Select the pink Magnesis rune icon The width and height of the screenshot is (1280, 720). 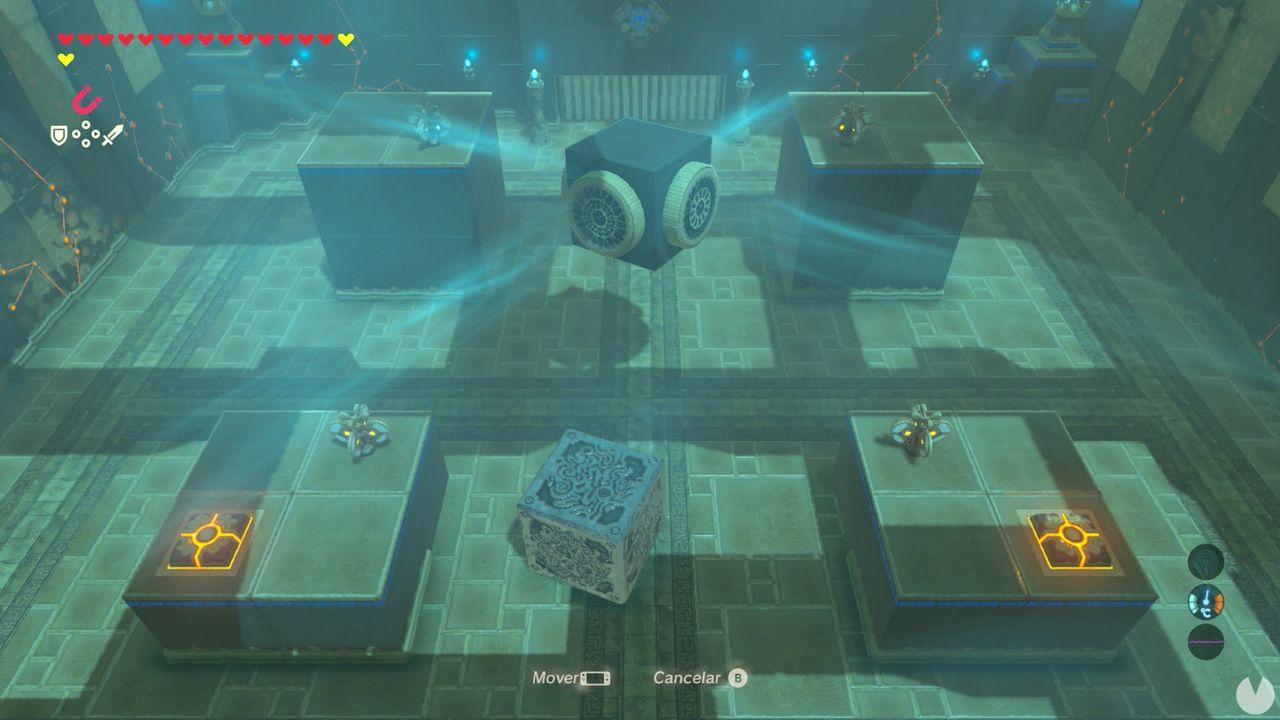click(x=86, y=100)
